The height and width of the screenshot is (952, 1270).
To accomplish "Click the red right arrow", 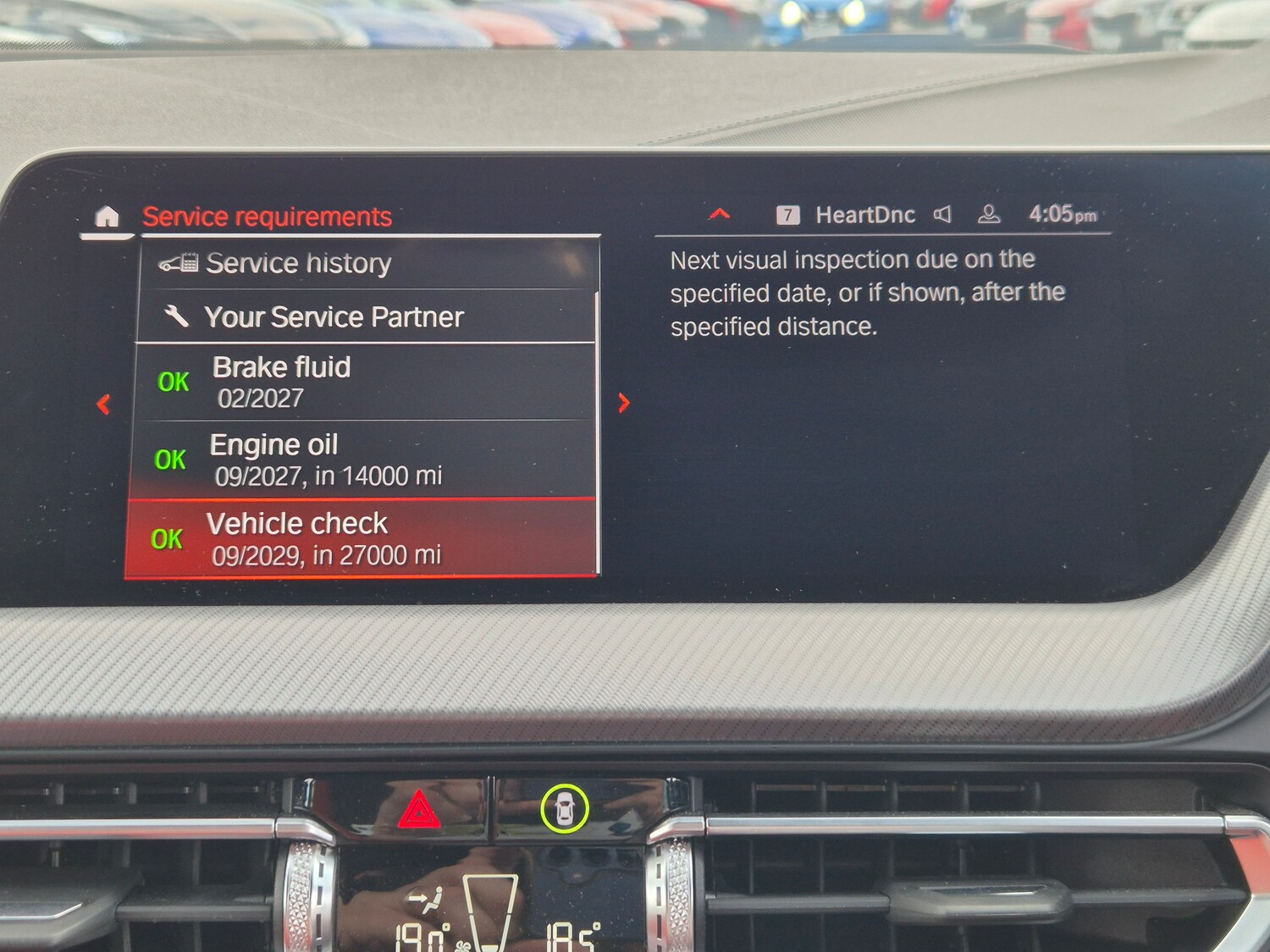I will pyautogui.click(x=624, y=403).
